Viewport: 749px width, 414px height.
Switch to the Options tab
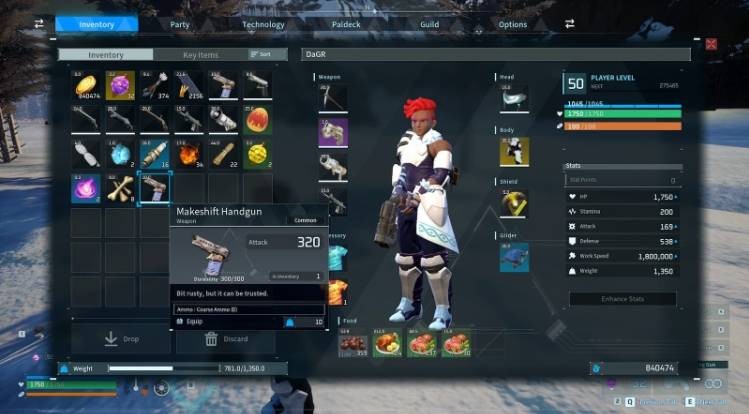(512, 24)
